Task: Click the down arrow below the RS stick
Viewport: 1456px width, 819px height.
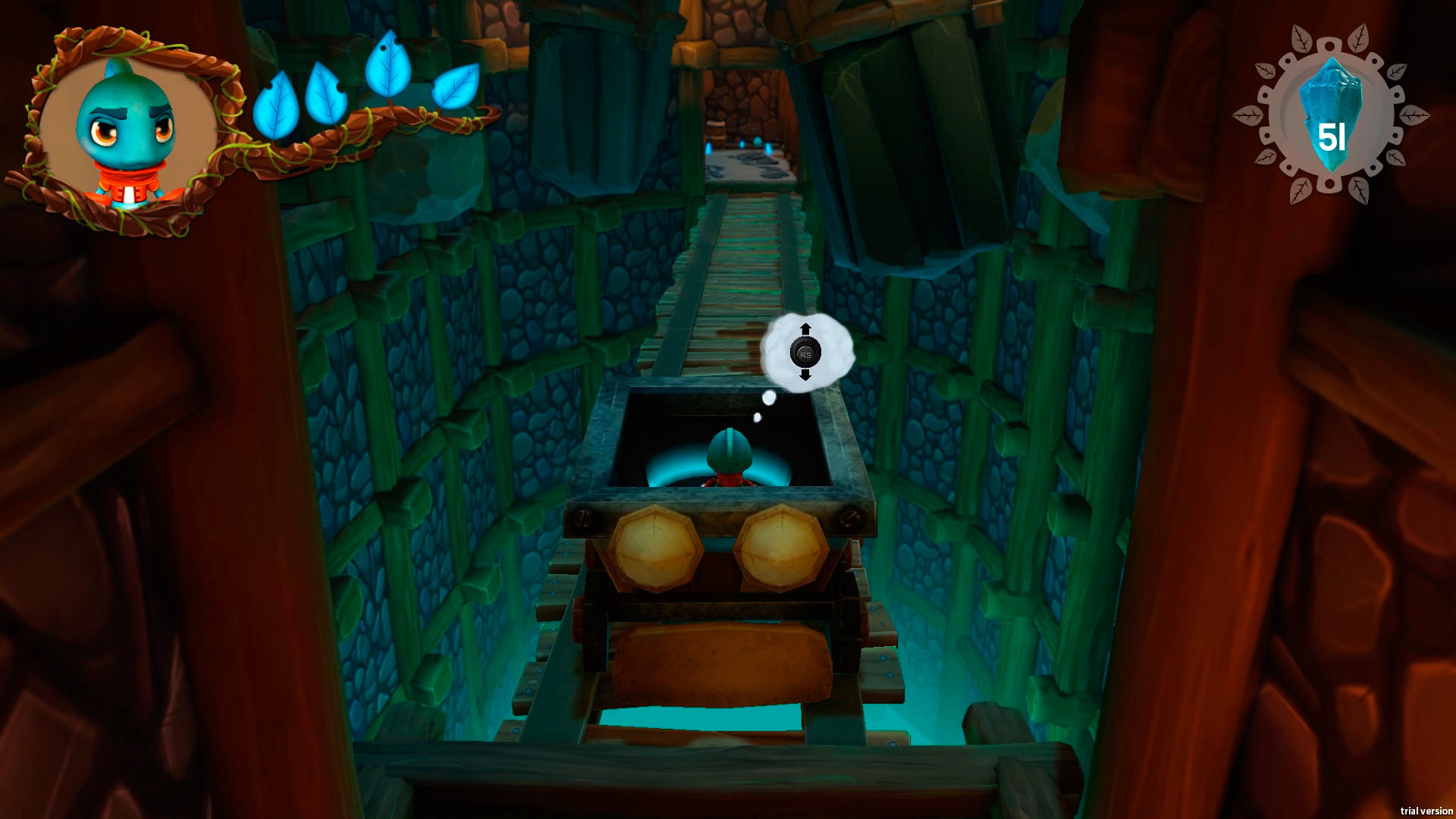Action: click(x=806, y=376)
